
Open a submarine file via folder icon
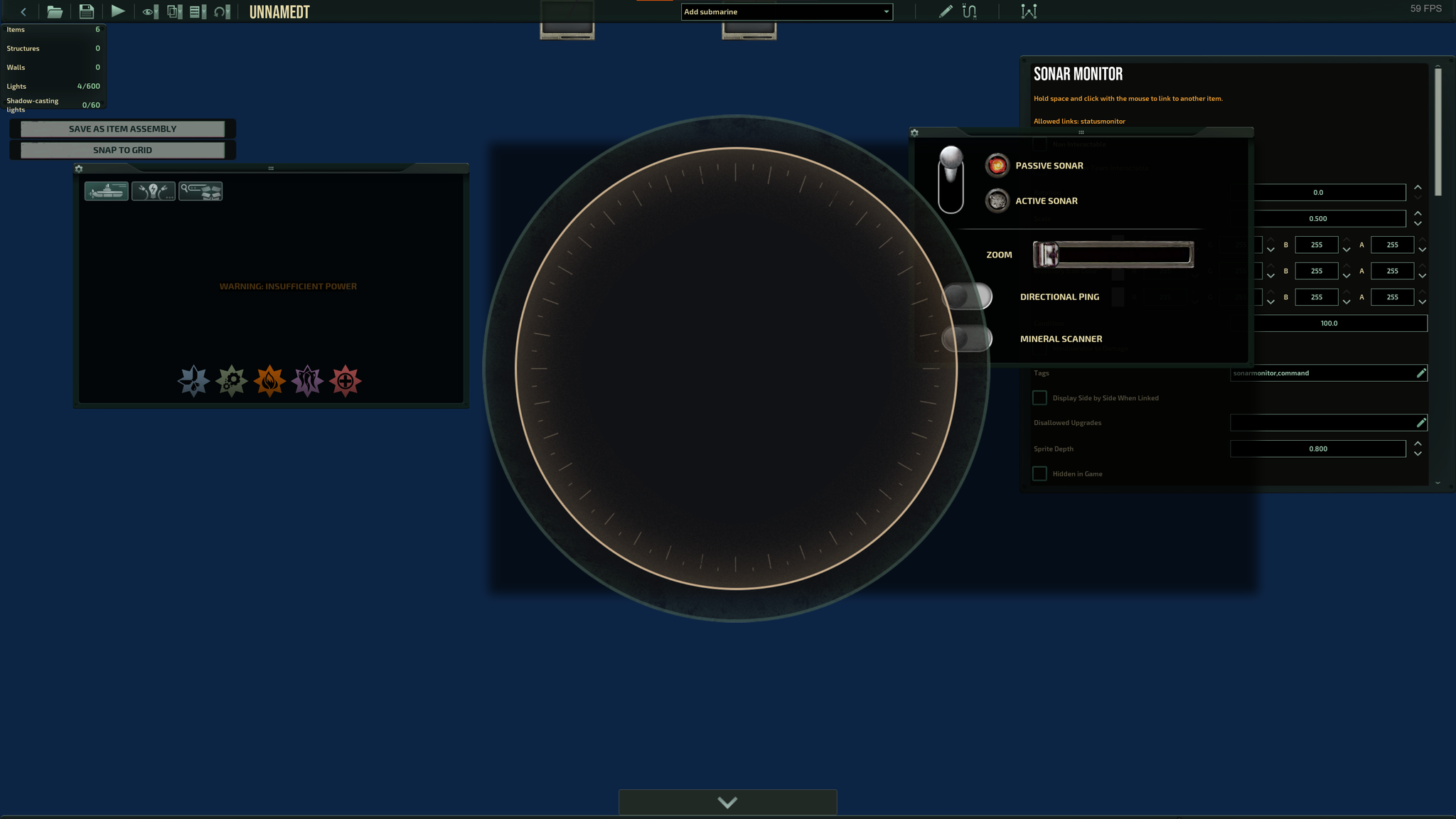[x=55, y=11]
